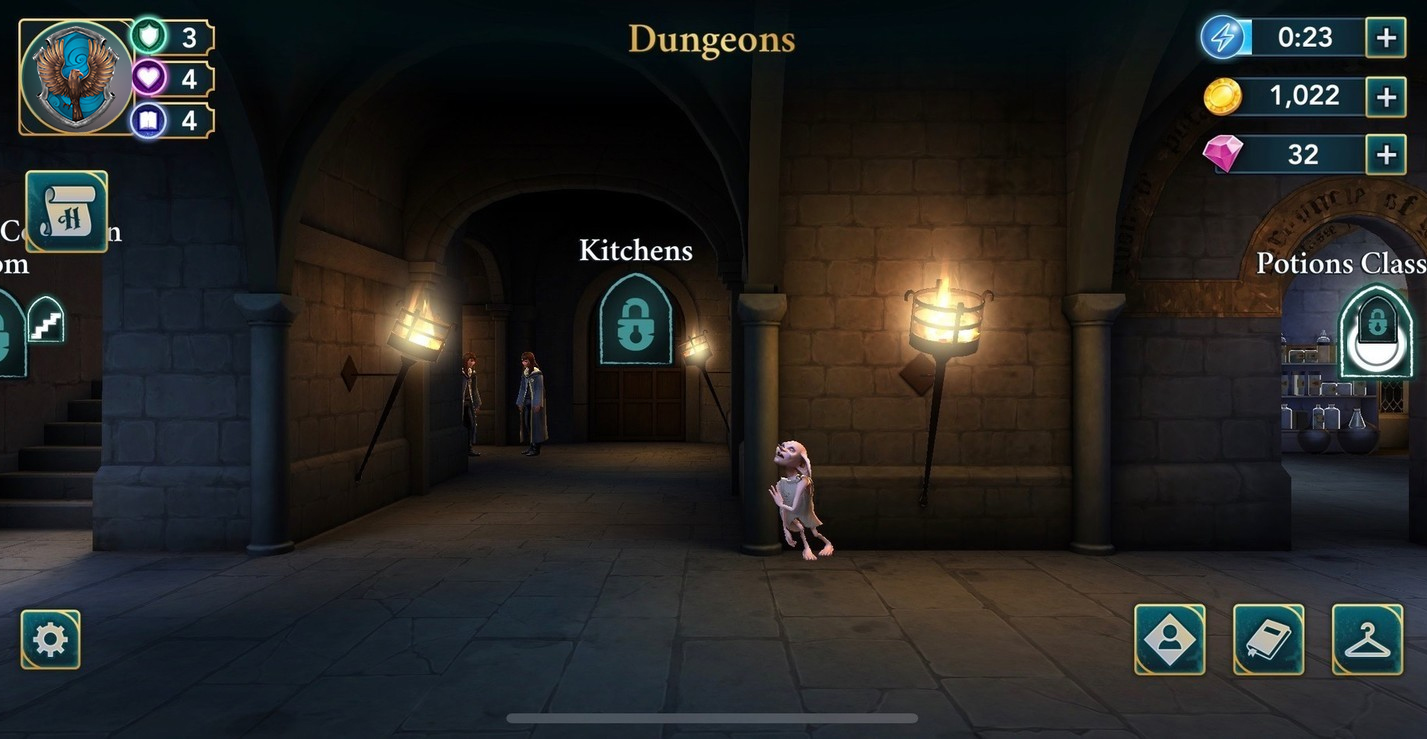Add more energy with the plus button
The image size is (1427, 739).
point(1386,39)
